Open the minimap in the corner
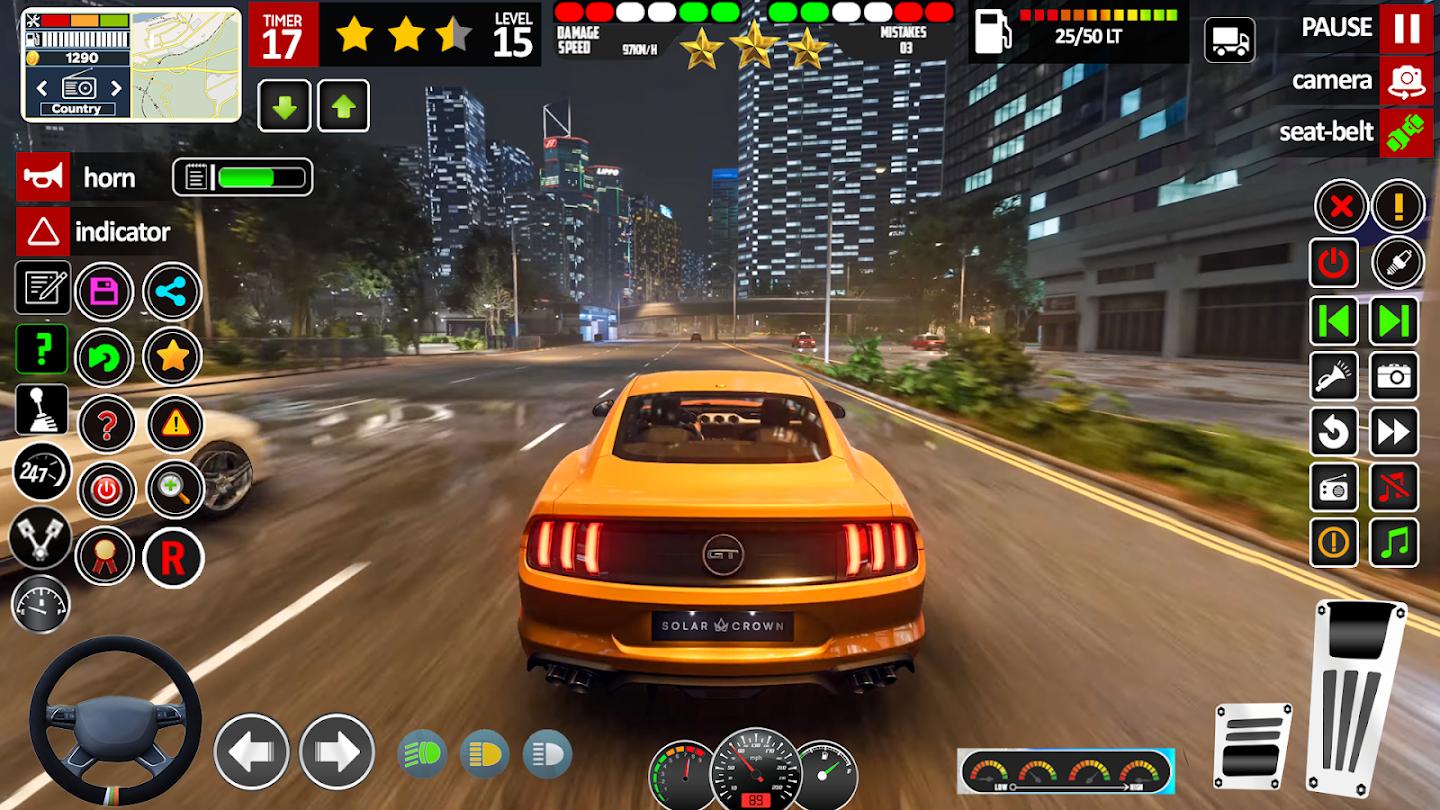1440x810 pixels. (x=186, y=64)
